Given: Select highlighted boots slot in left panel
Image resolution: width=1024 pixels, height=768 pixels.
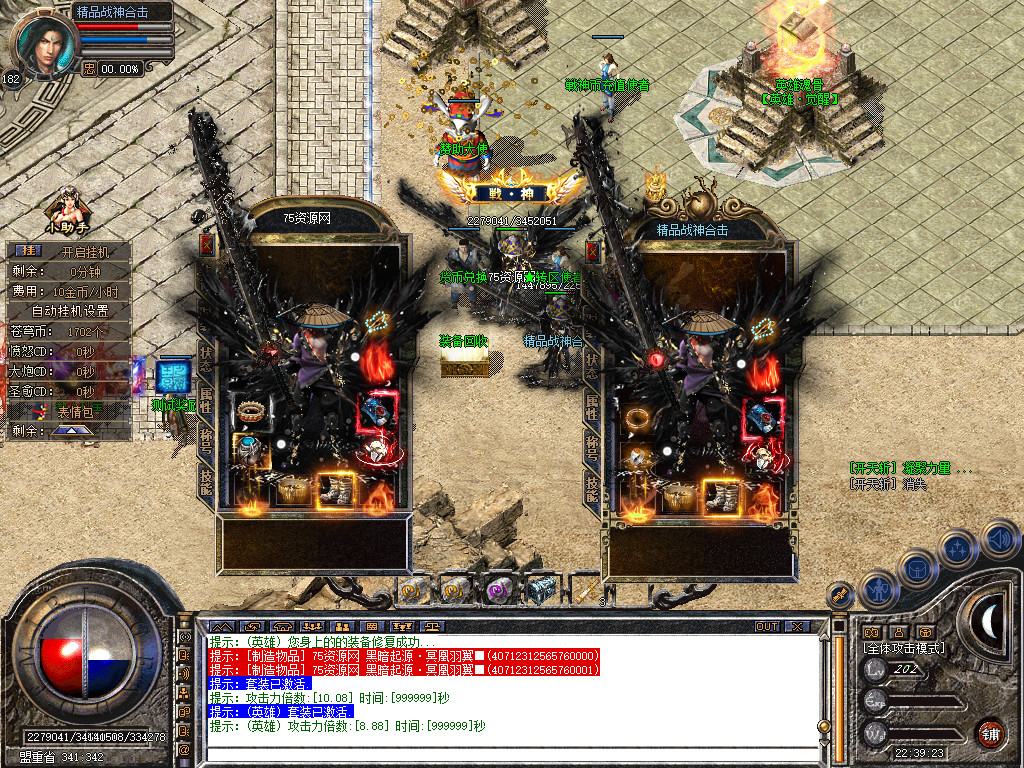Looking at the screenshot, I should tap(336, 489).
